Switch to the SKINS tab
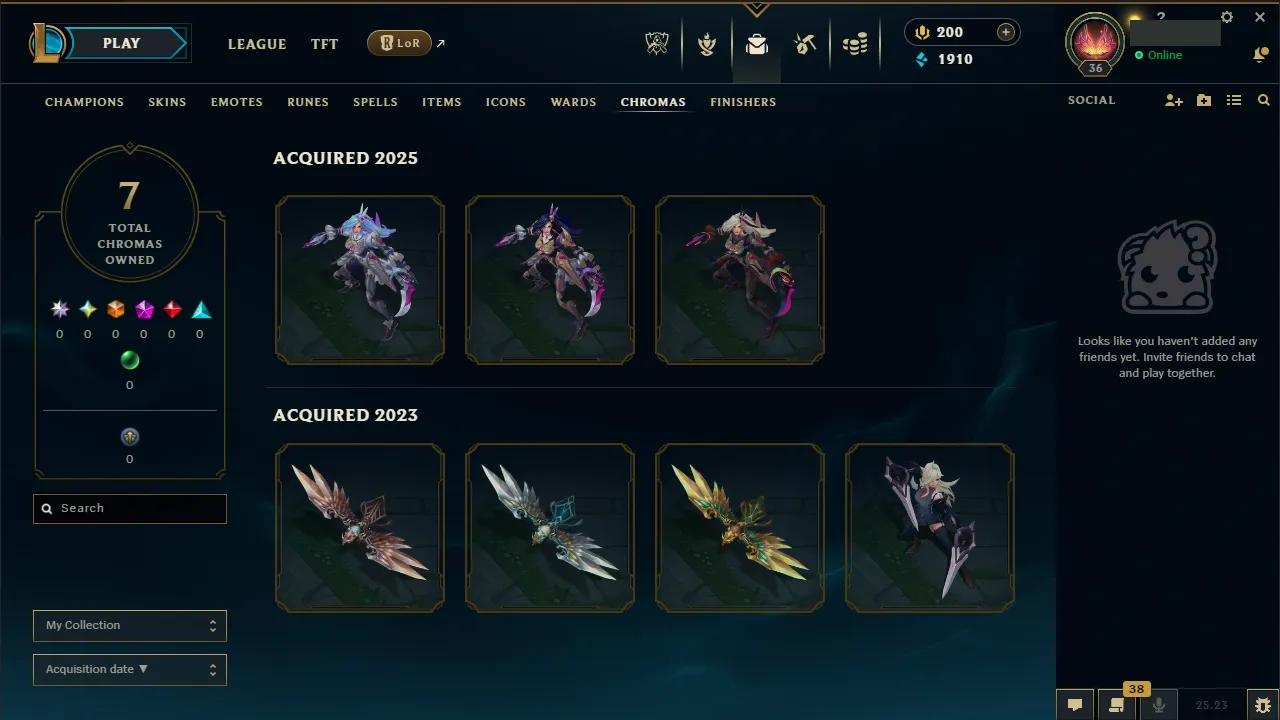This screenshot has width=1280, height=720. (x=167, y=101)
